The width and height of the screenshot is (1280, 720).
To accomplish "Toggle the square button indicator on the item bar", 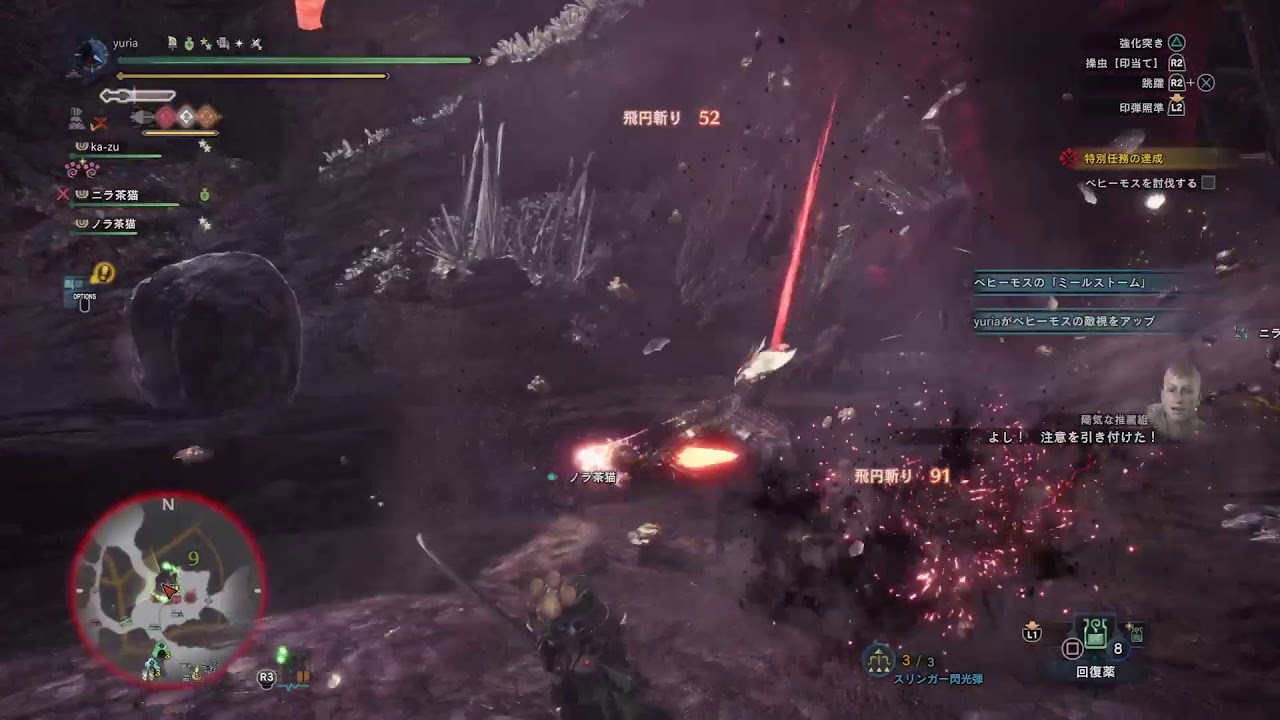I will 1072,648.
